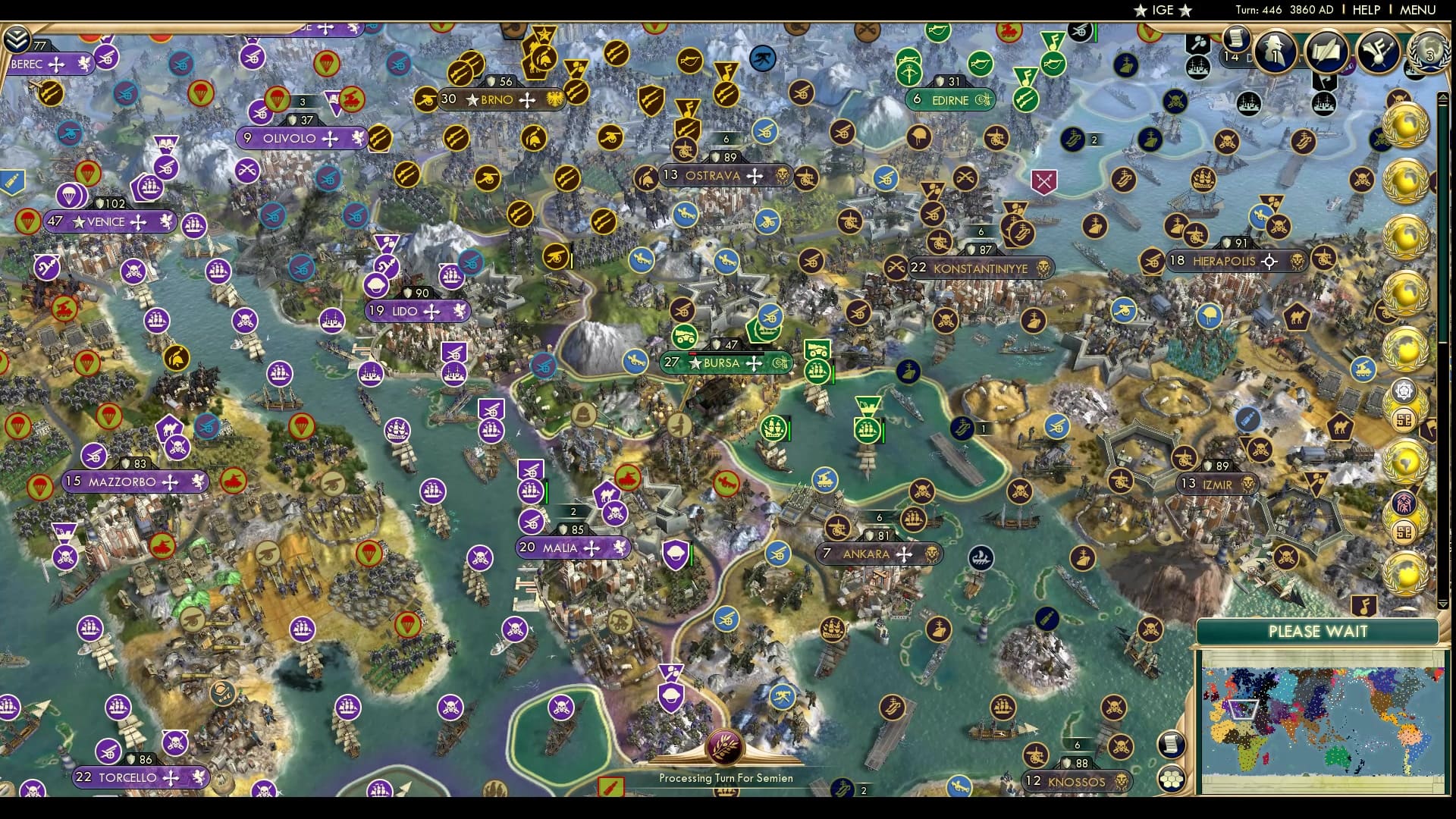Open the Konstantiniyye city banner

tap(980, 268)
